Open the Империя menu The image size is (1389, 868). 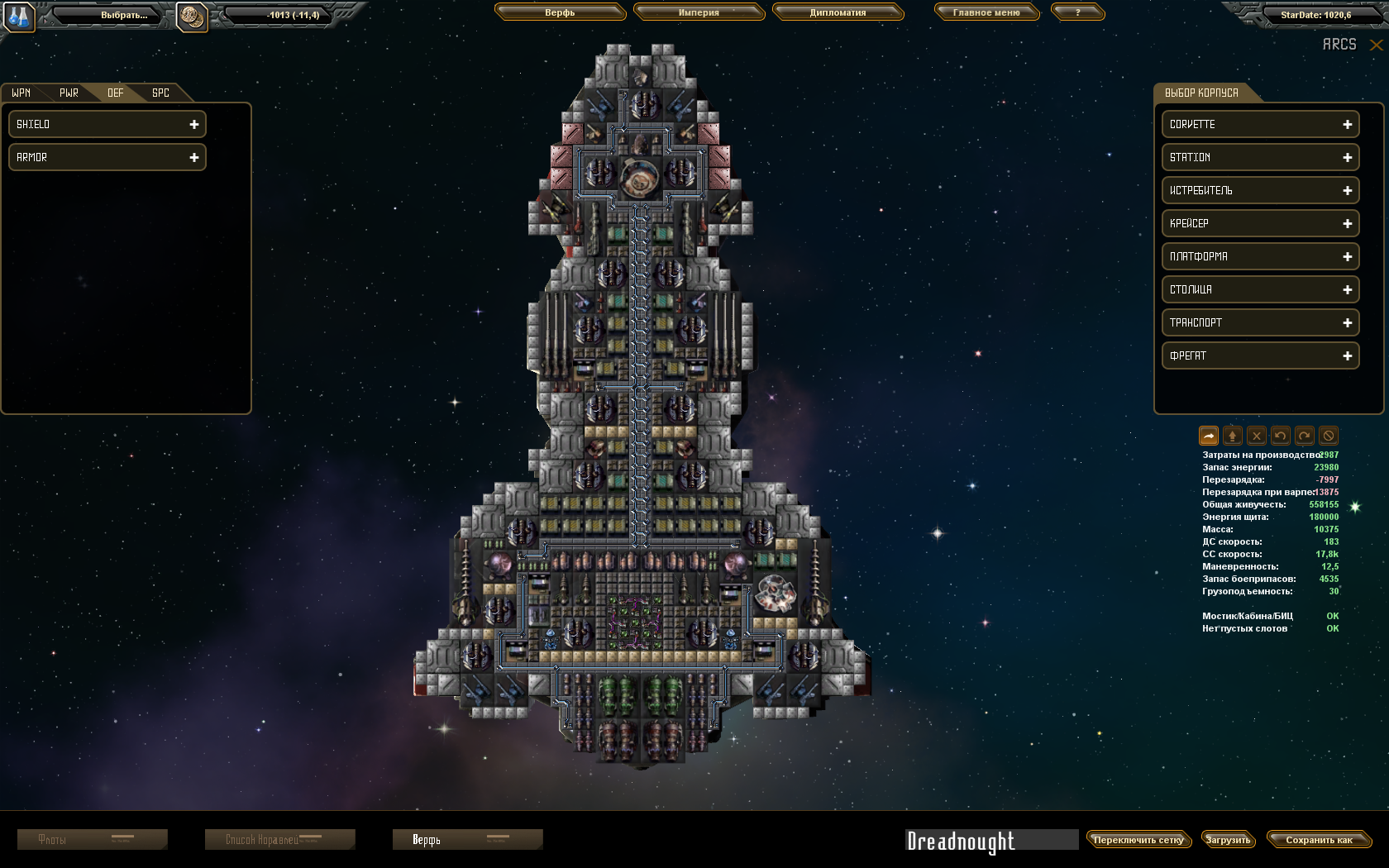point(699,12)
